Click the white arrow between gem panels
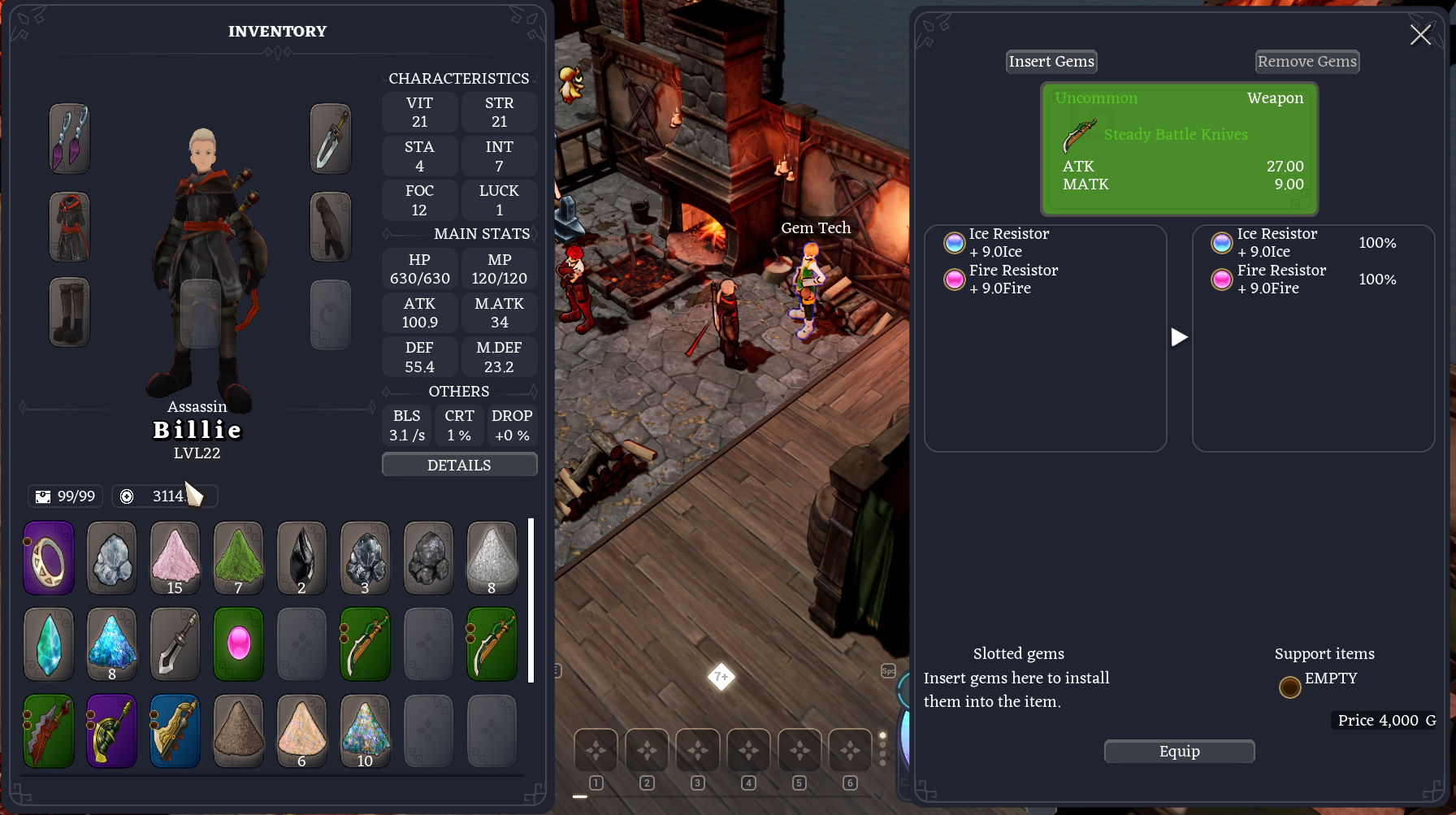Viewport: 1456px width, 815px height. (1179, 337)
